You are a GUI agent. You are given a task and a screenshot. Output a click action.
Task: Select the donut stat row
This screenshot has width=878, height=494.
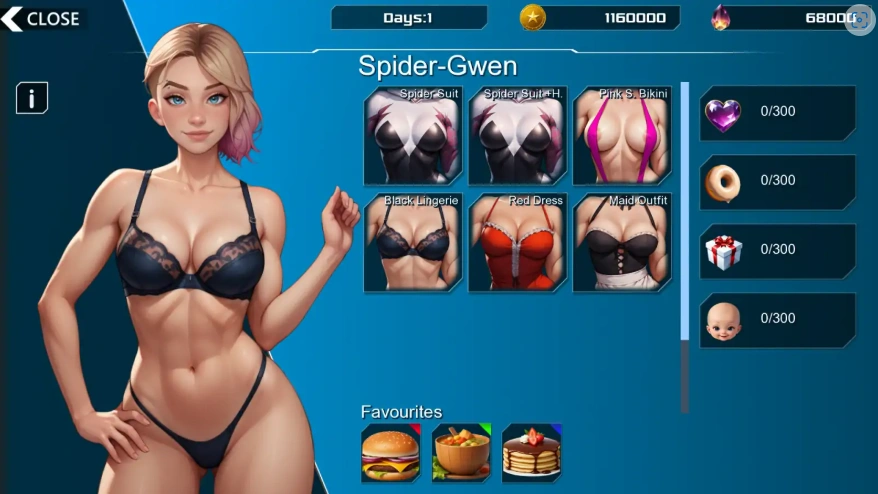[x=777, y=181]
